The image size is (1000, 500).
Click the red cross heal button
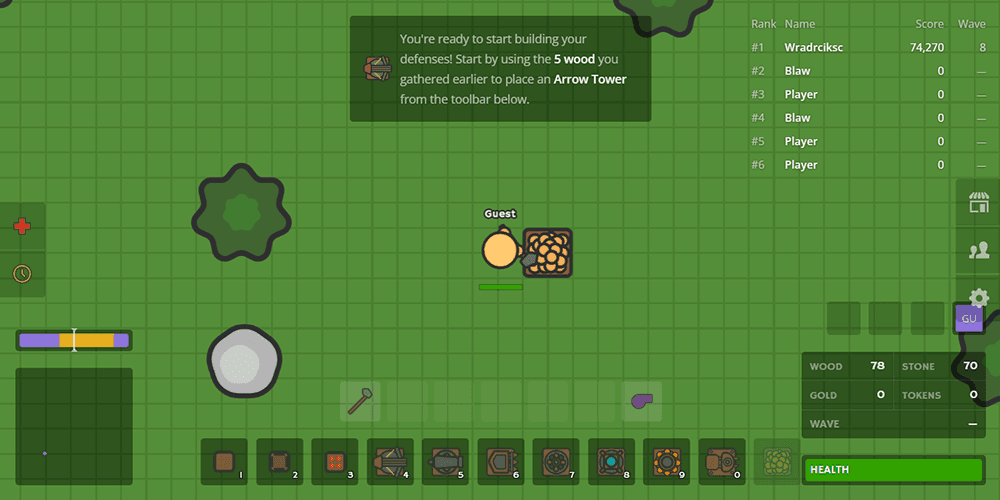click(22, 226)
